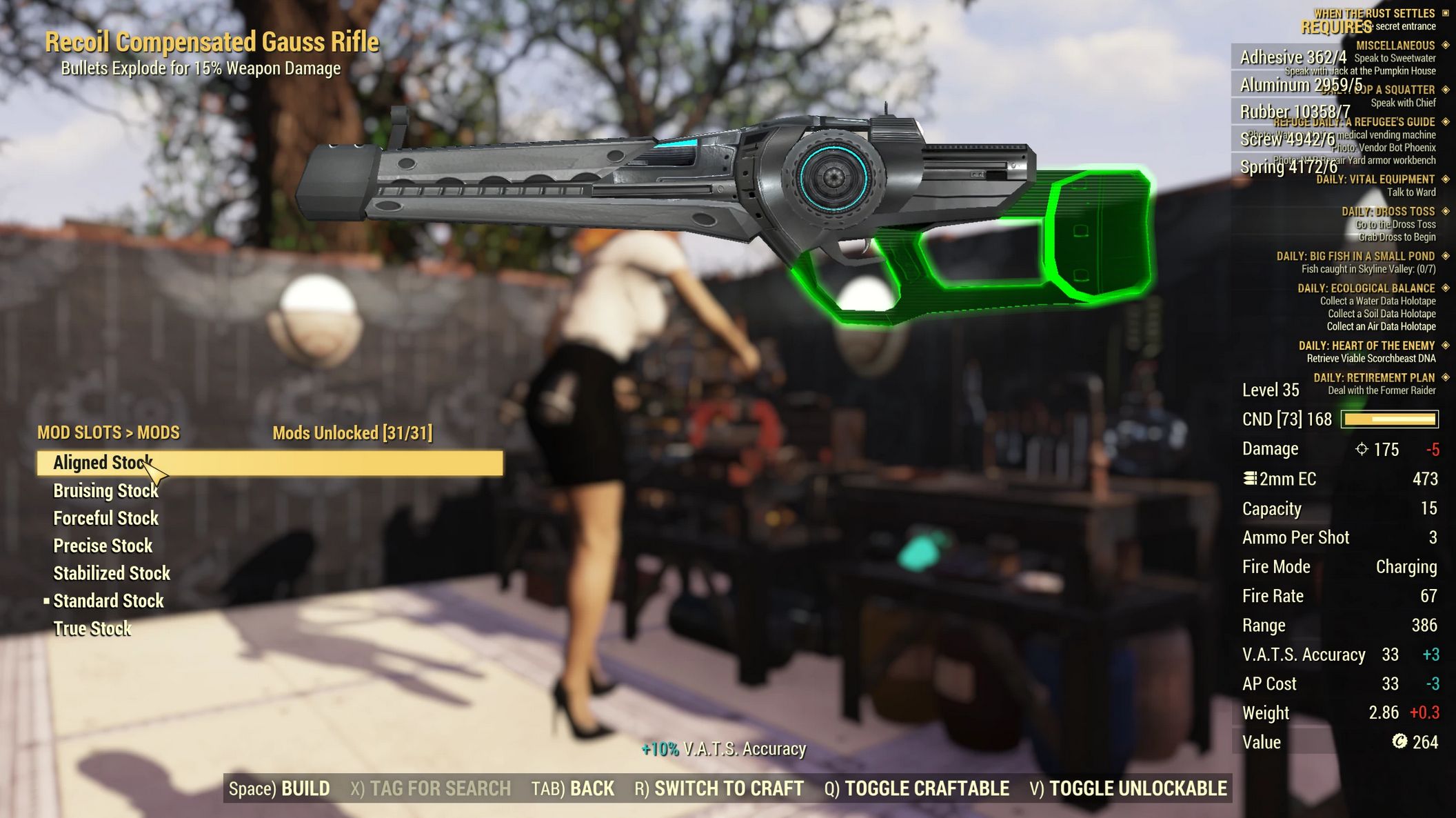Click TAG FOR SEARCH in the footer
Image resolution: width=1456 pixels, height=818 pixels.
pos(430,788)
